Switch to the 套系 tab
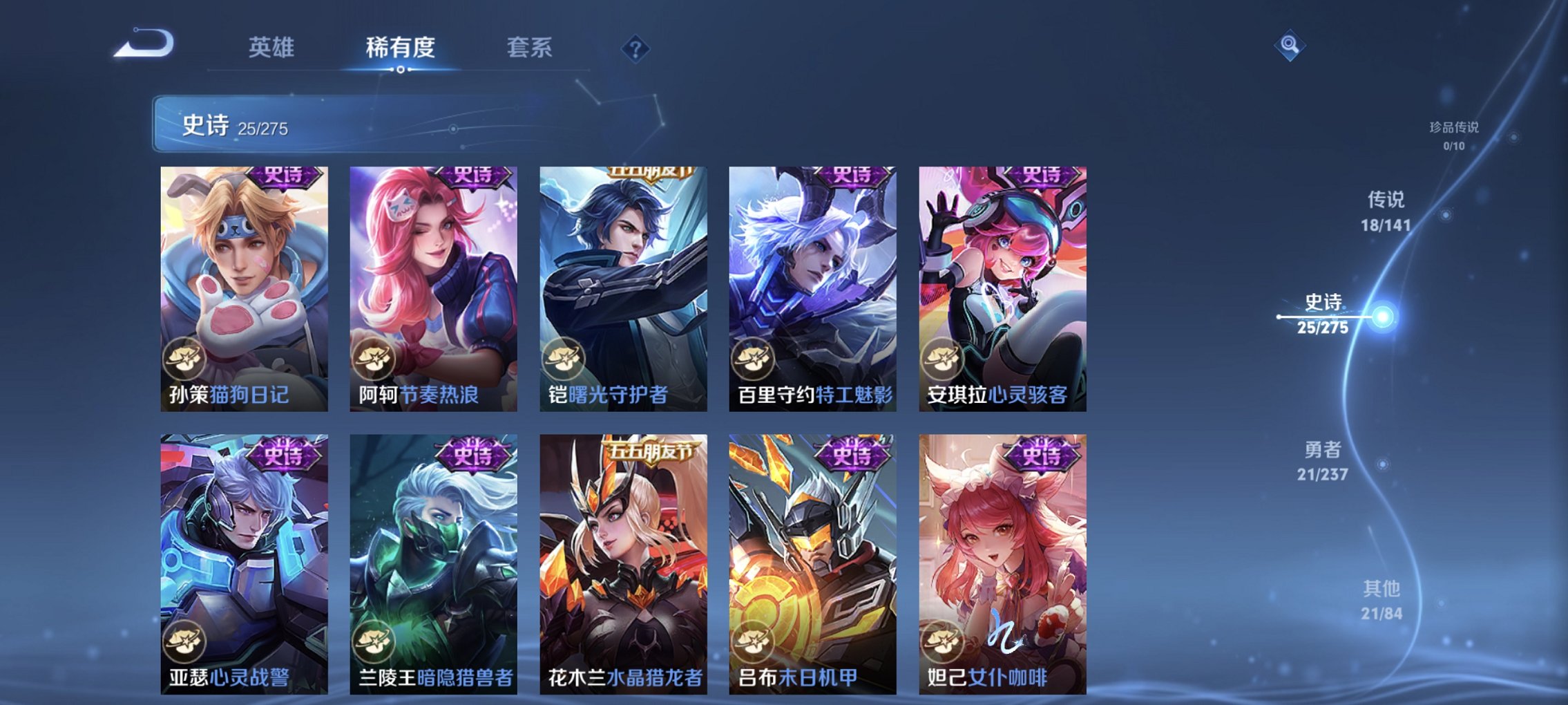 (x=530, y=48)
